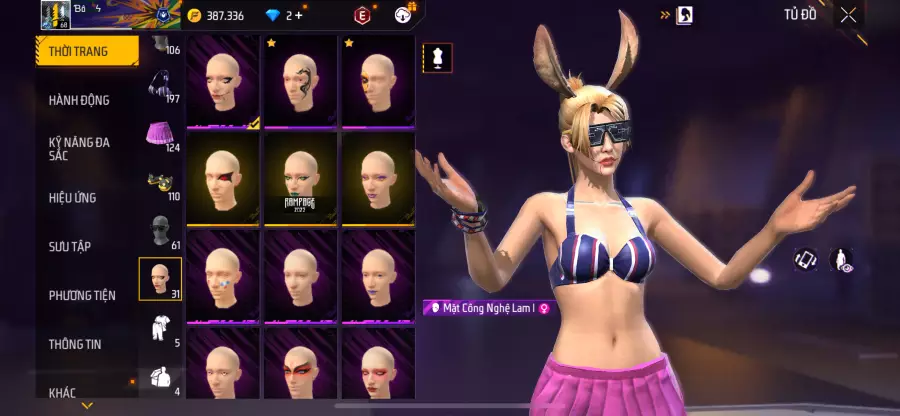The image size is (900, 416).
Task: Open the Thông Tin tab
Action: 73,344
